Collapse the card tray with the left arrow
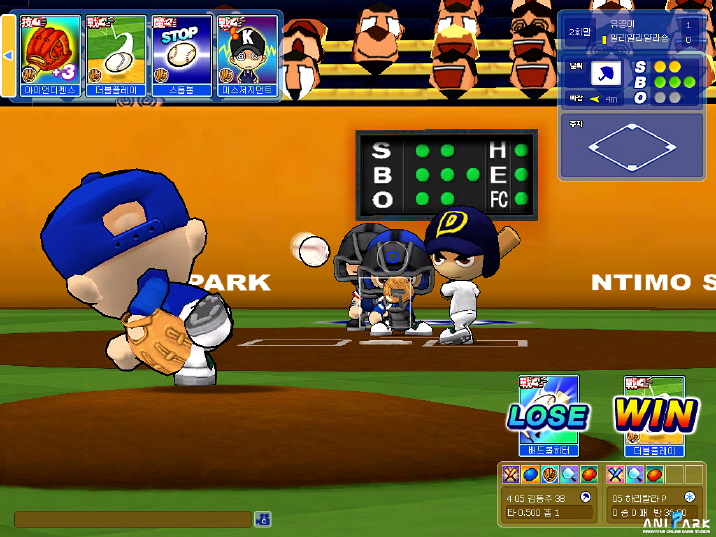Screen dimensions: 716x537 (x=8, y=55)
